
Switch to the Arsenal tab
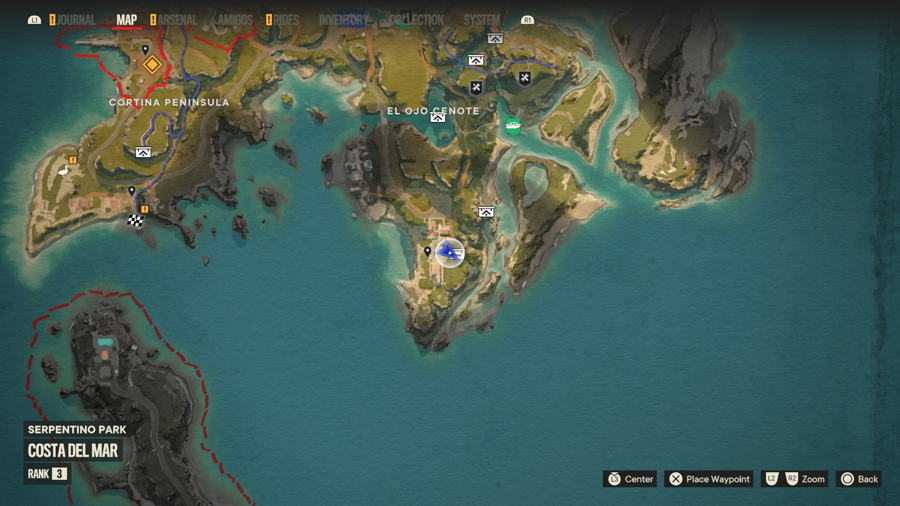[178, 20]
